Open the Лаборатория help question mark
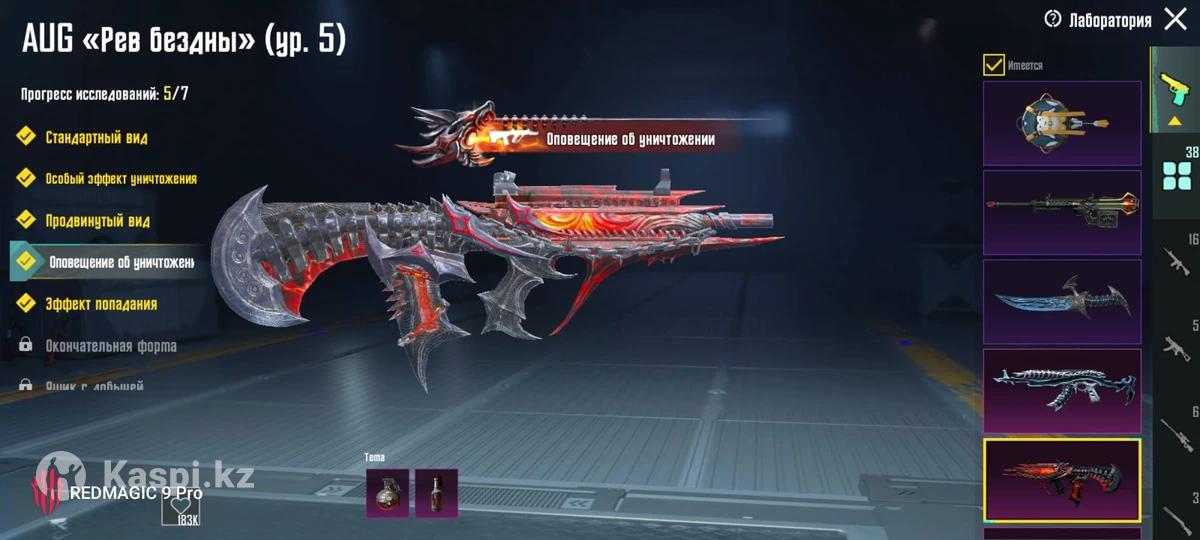The width and height of the screenshot is (1200, 540). click(1052, 19)
